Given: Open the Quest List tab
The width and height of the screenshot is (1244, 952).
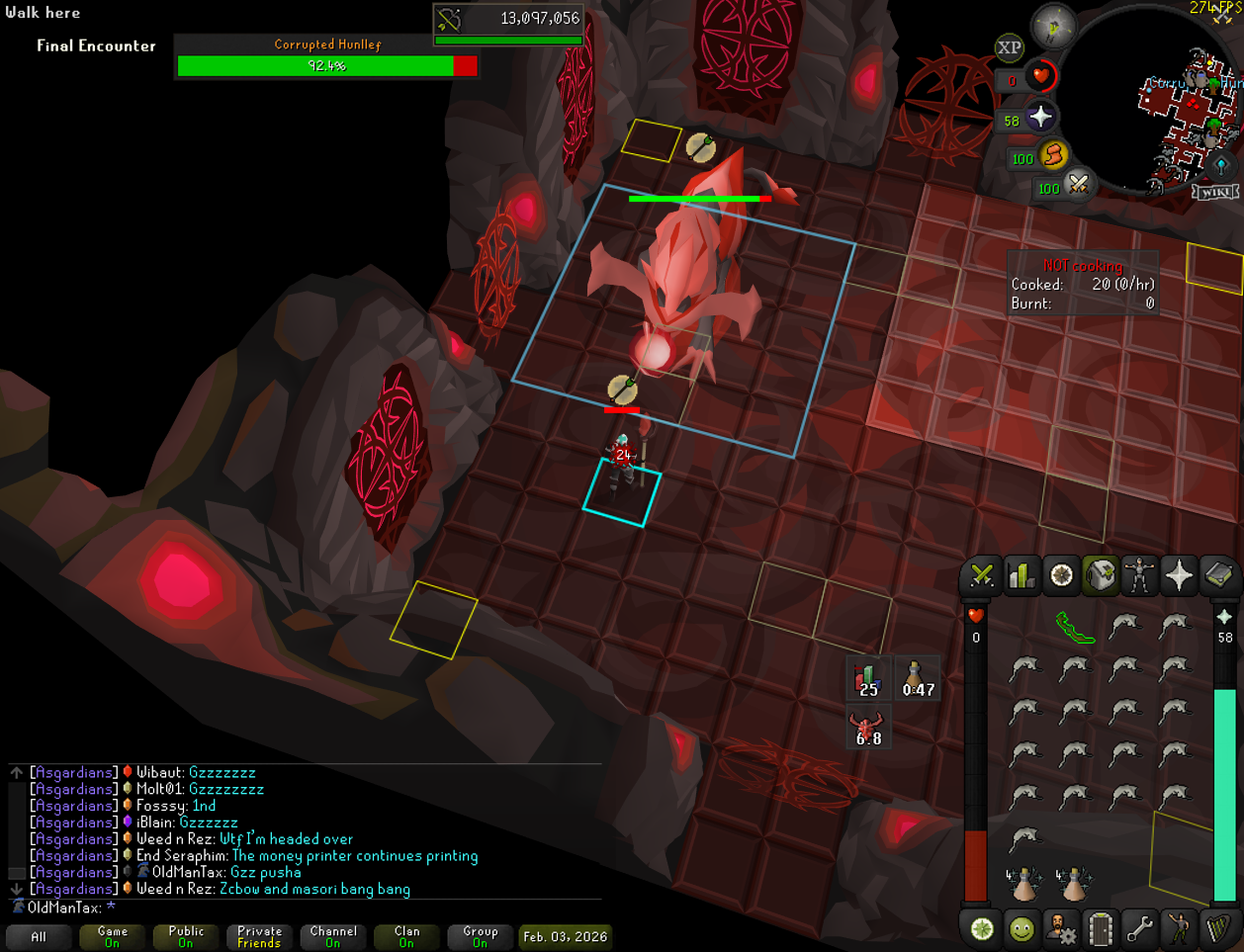Looking at the screenshot, I should (x=1061, y=575).
